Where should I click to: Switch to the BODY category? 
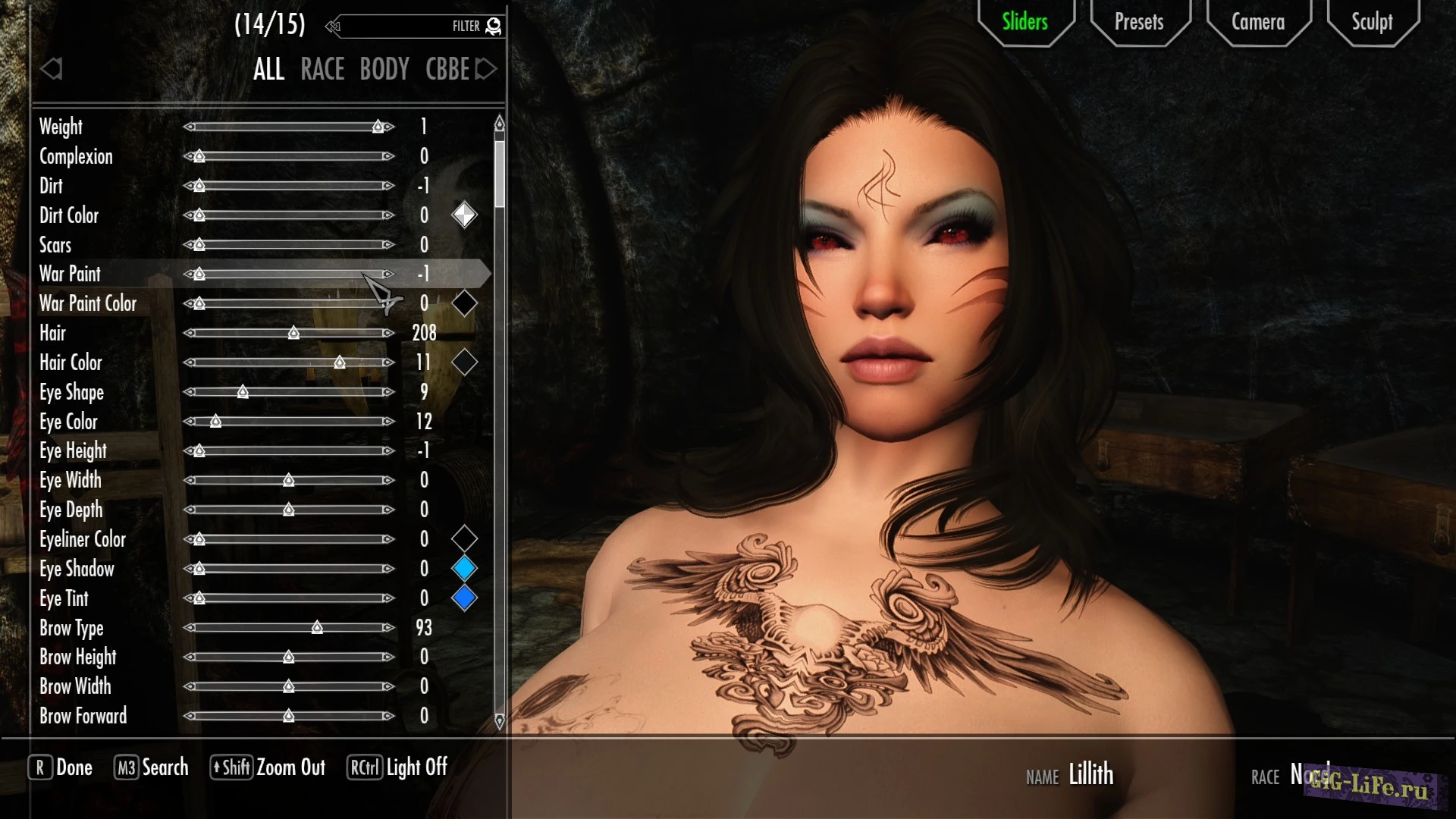click(x=384, y=69)
